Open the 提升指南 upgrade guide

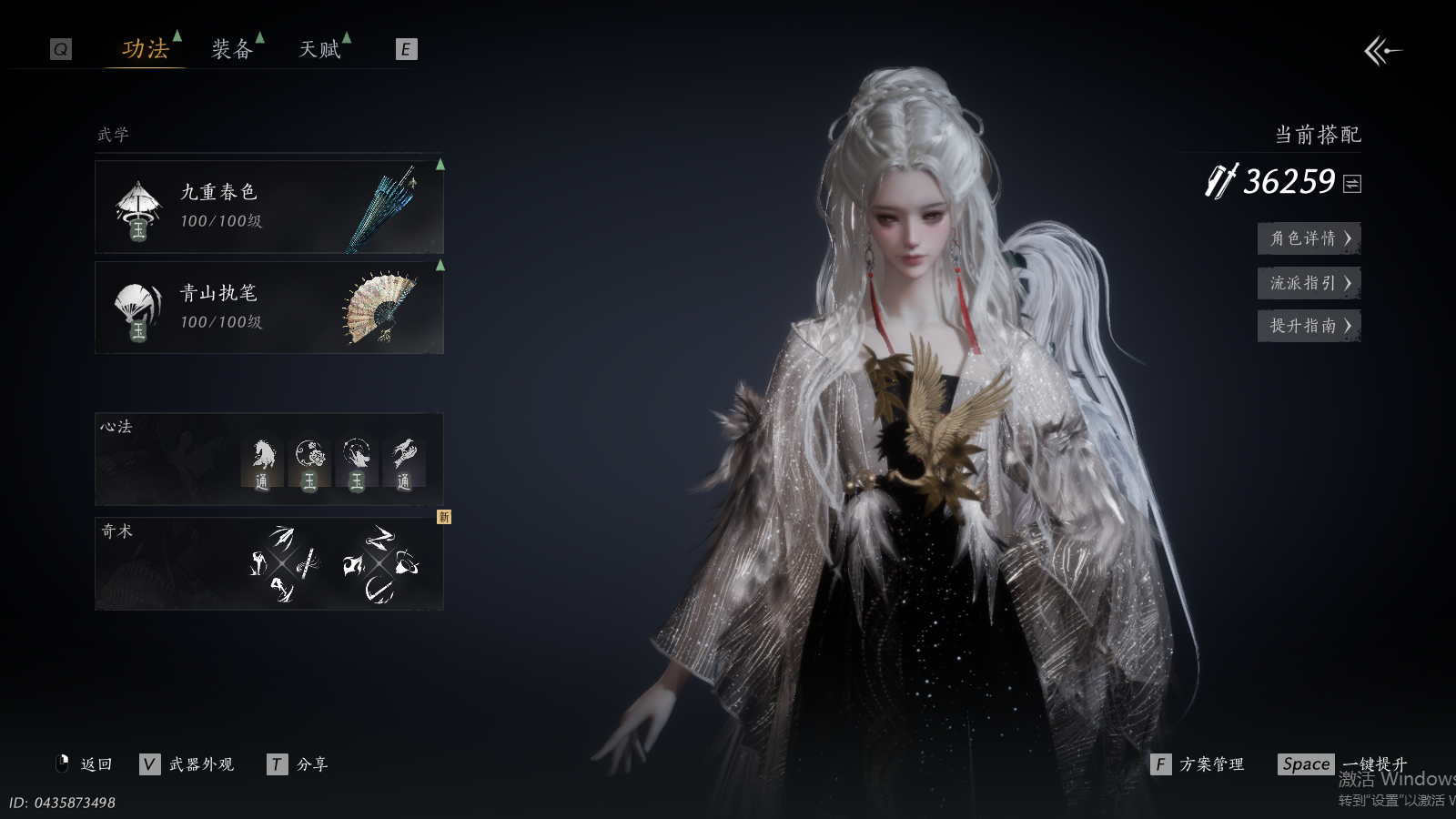point(1309,326)
